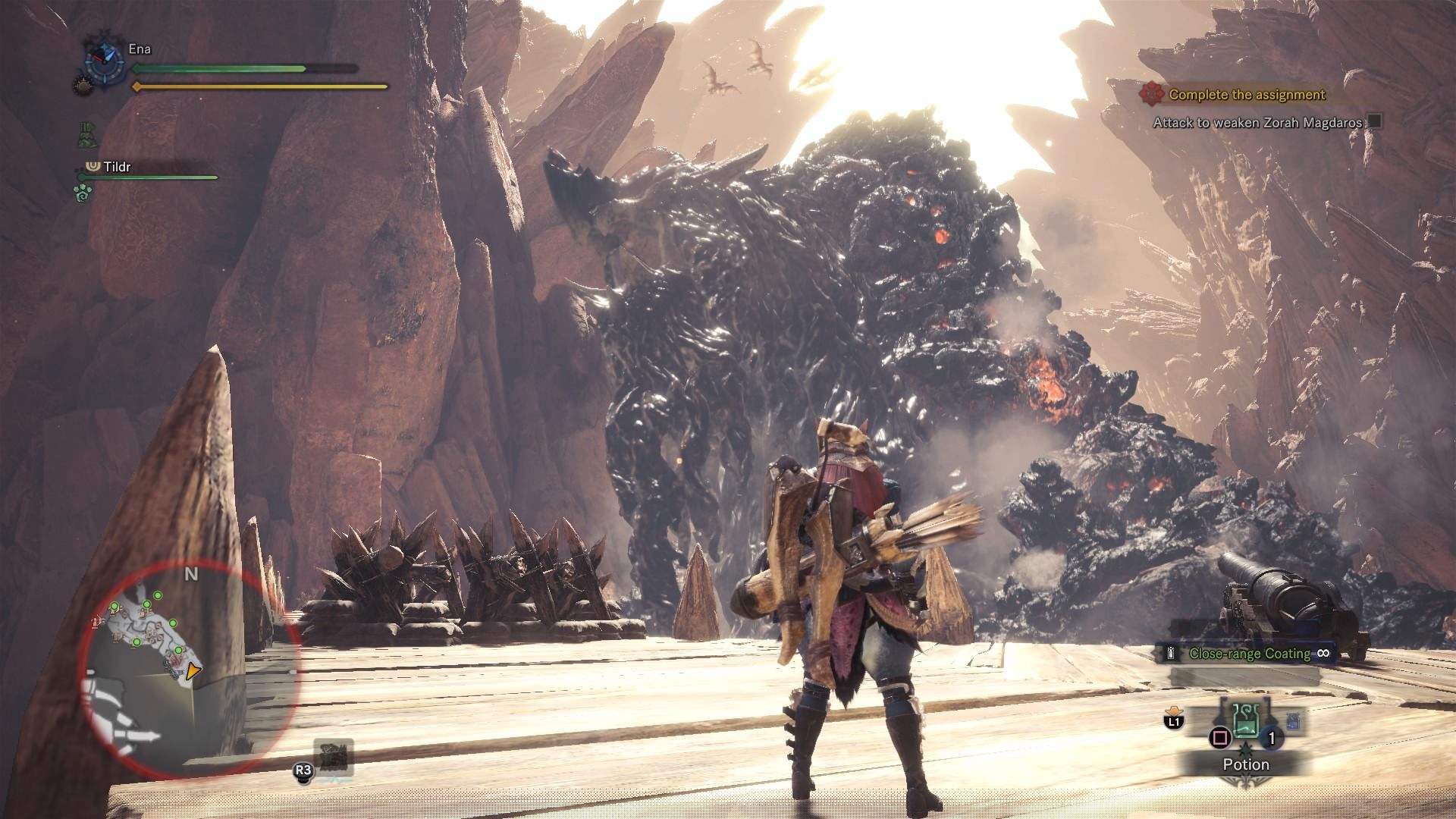Screen dimensions: 1456x819
Task: Select the Palico paw icon under Tildr
Action: coord(82,192)
